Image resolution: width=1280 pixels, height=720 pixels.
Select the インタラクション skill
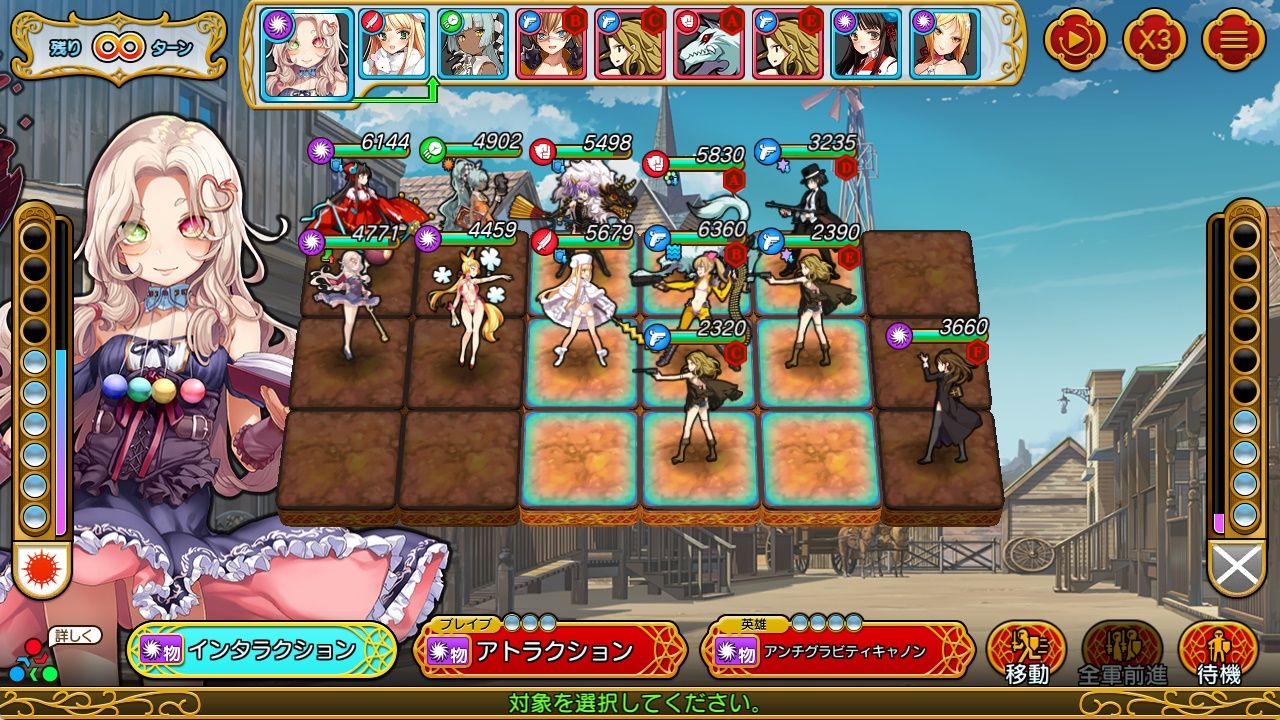click(262, 651)
